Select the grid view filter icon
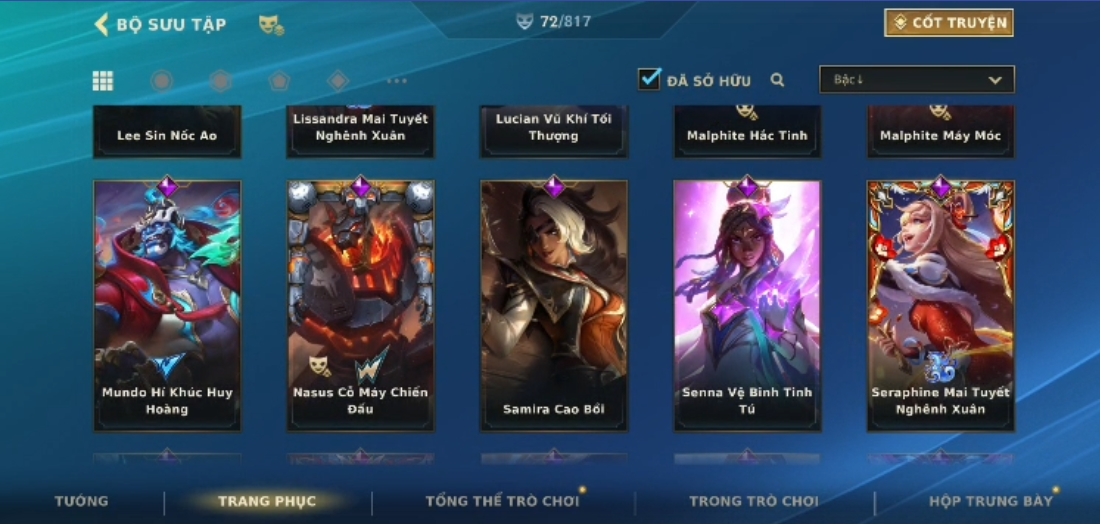Image resolution: width=1100 pixels, height=524 pixels. [x=103, y=81]
